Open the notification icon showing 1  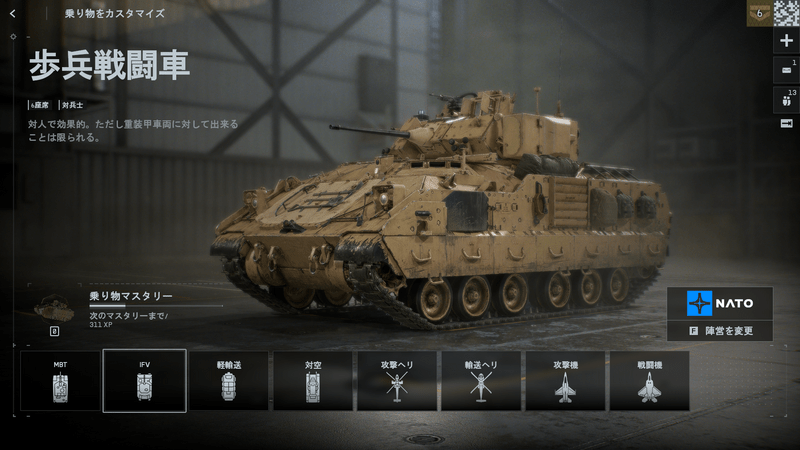786,70
